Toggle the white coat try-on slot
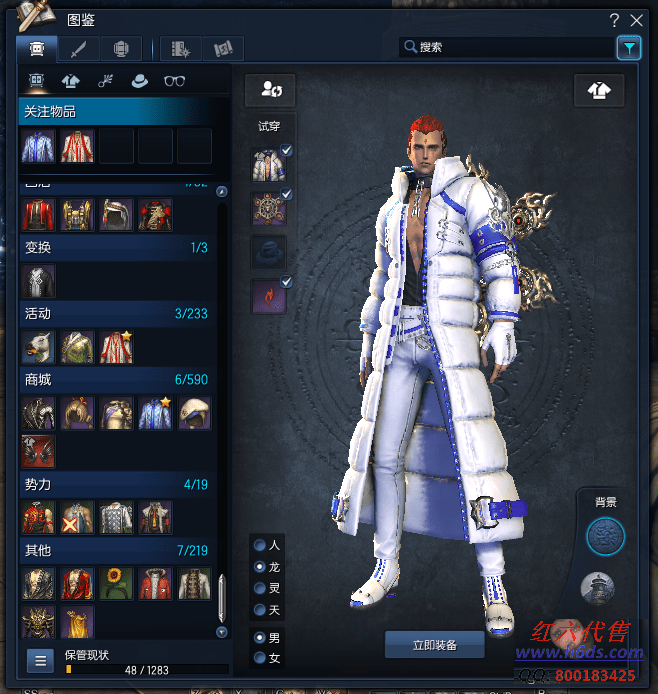 click(268, 164)
